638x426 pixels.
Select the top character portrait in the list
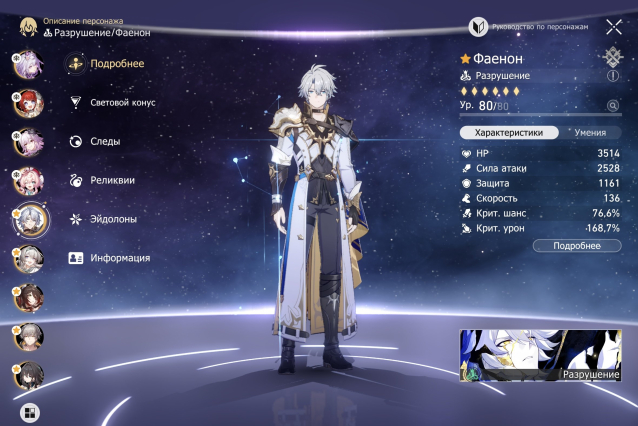point(27,64)
